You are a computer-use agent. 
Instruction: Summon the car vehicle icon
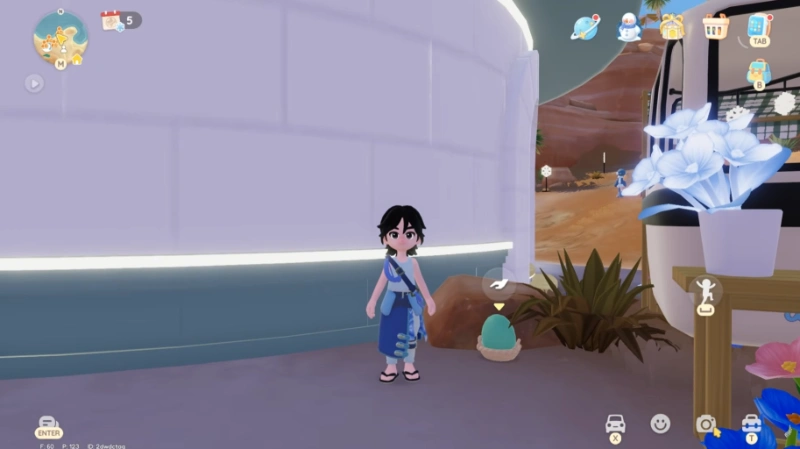pos(615,424)
